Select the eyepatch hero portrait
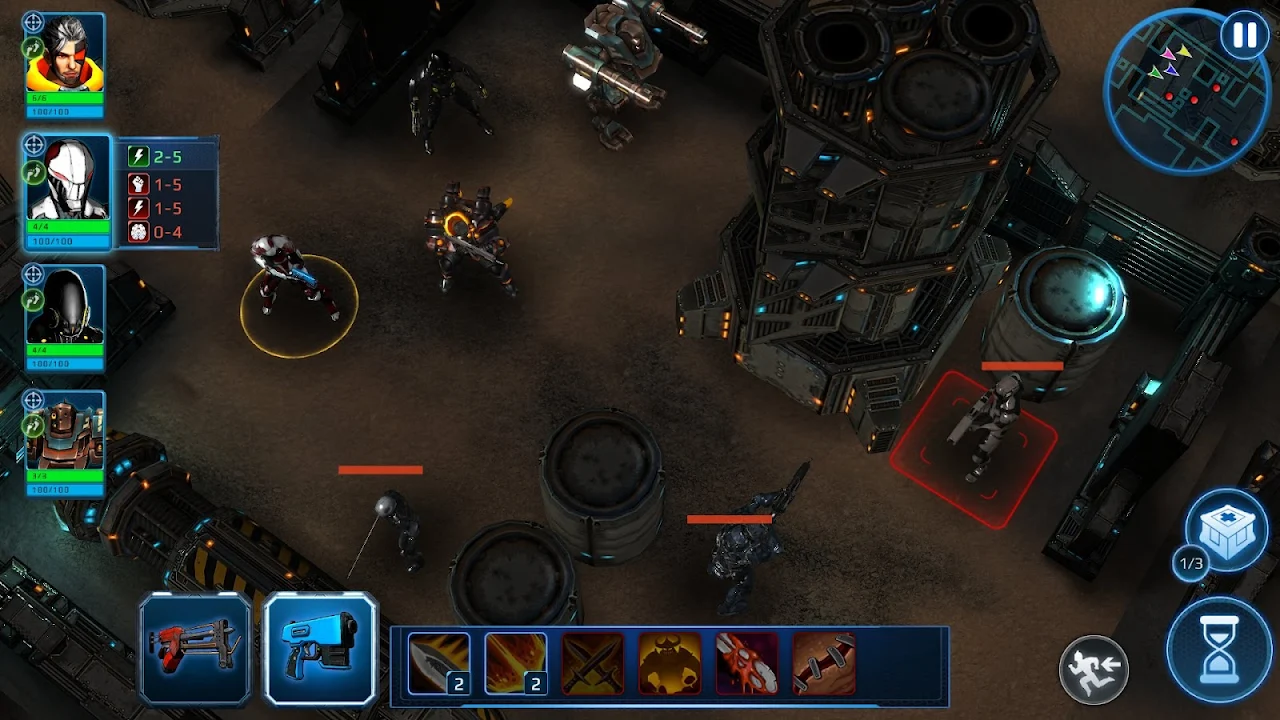Image resolution: width=1280 pixels, height=720 pixels. coord(65,54)
